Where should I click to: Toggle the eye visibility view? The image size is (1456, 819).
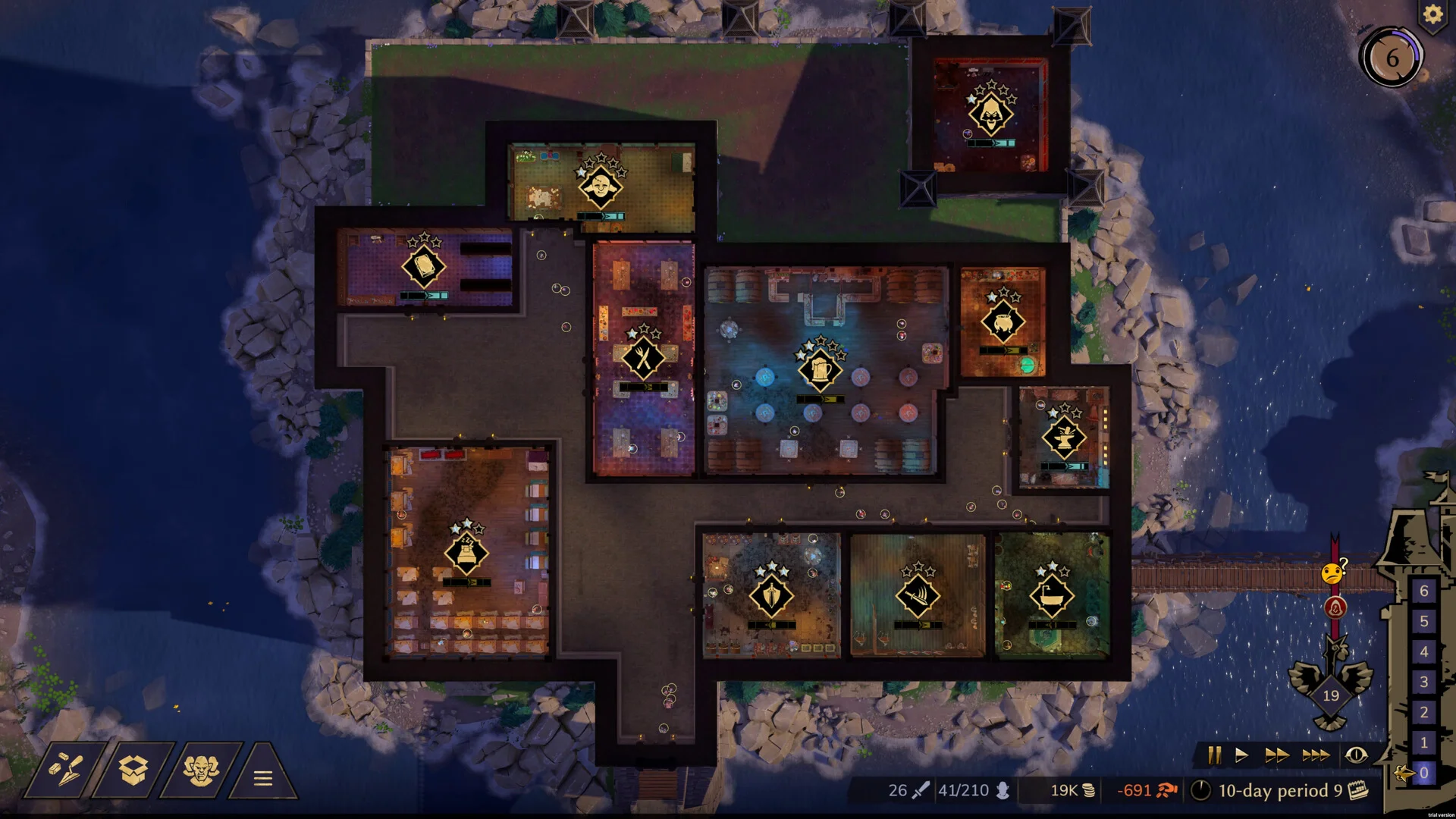1356,755
